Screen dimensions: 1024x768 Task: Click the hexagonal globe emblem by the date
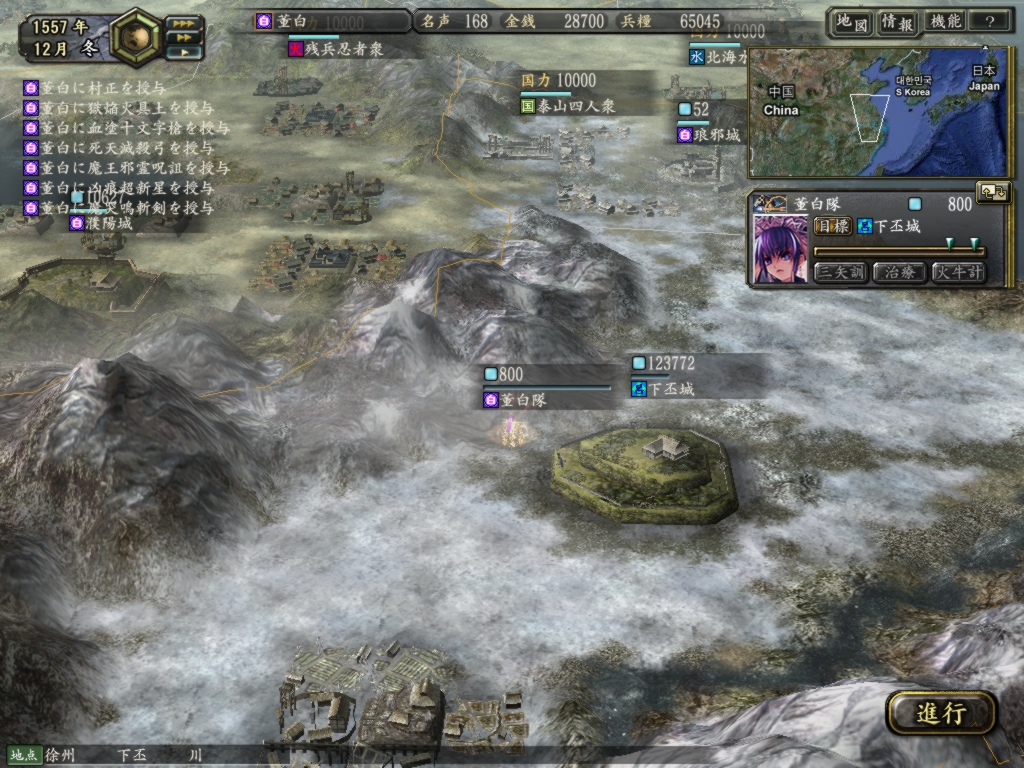tap(134, 35)
